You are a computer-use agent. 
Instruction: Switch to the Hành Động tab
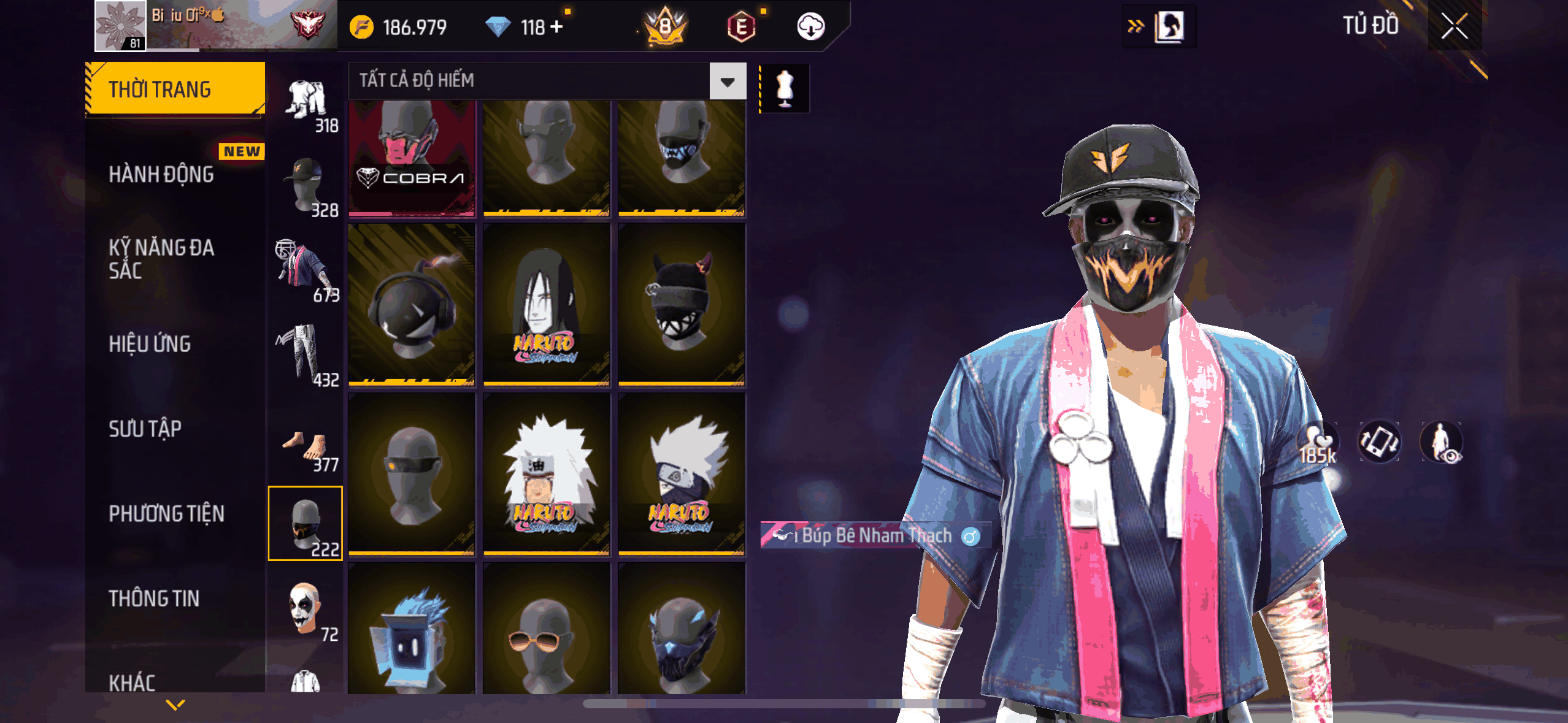(161, 175)
